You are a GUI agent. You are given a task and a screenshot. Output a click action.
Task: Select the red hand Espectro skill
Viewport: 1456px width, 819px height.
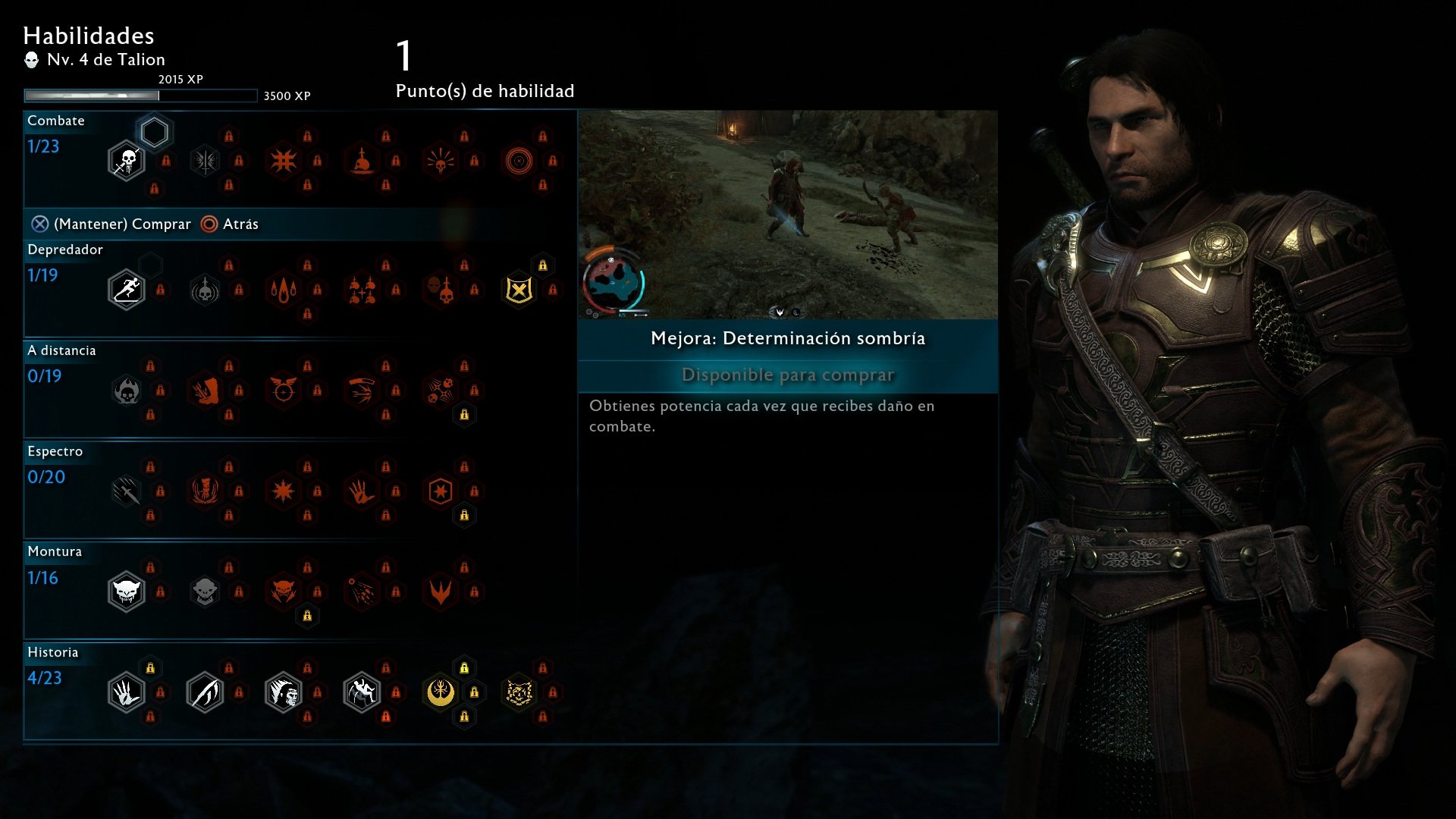coord(362,491)
